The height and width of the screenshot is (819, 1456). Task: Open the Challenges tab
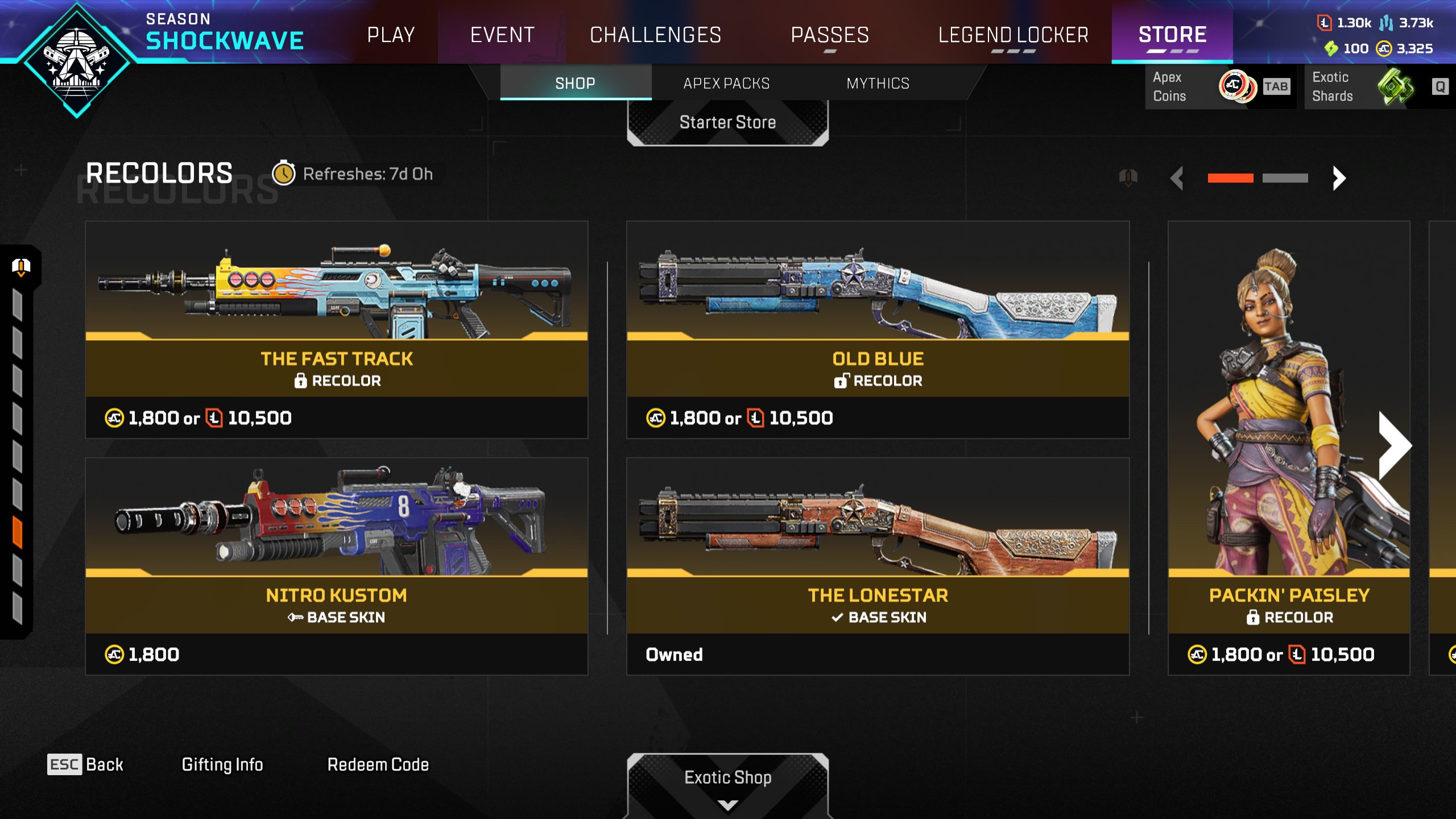[x=655, y=35]
